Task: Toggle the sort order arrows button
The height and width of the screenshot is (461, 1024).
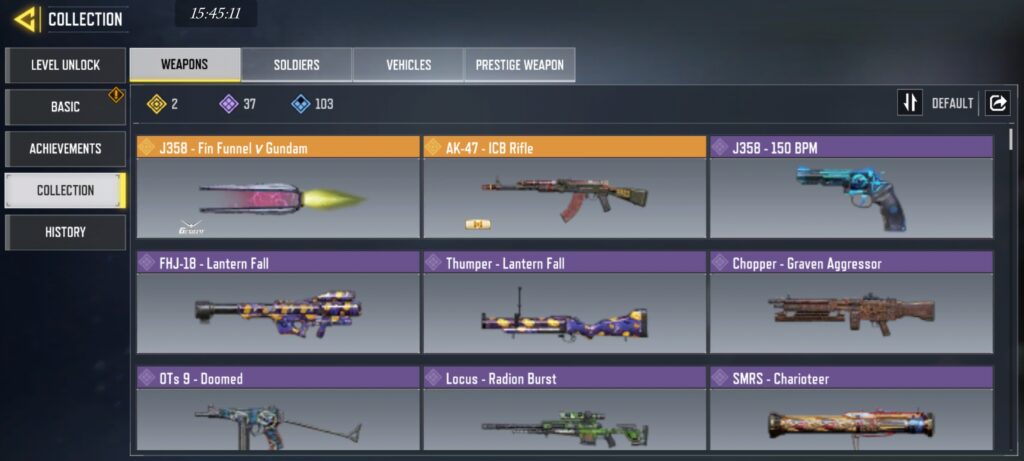Action: tap(910, 103)
